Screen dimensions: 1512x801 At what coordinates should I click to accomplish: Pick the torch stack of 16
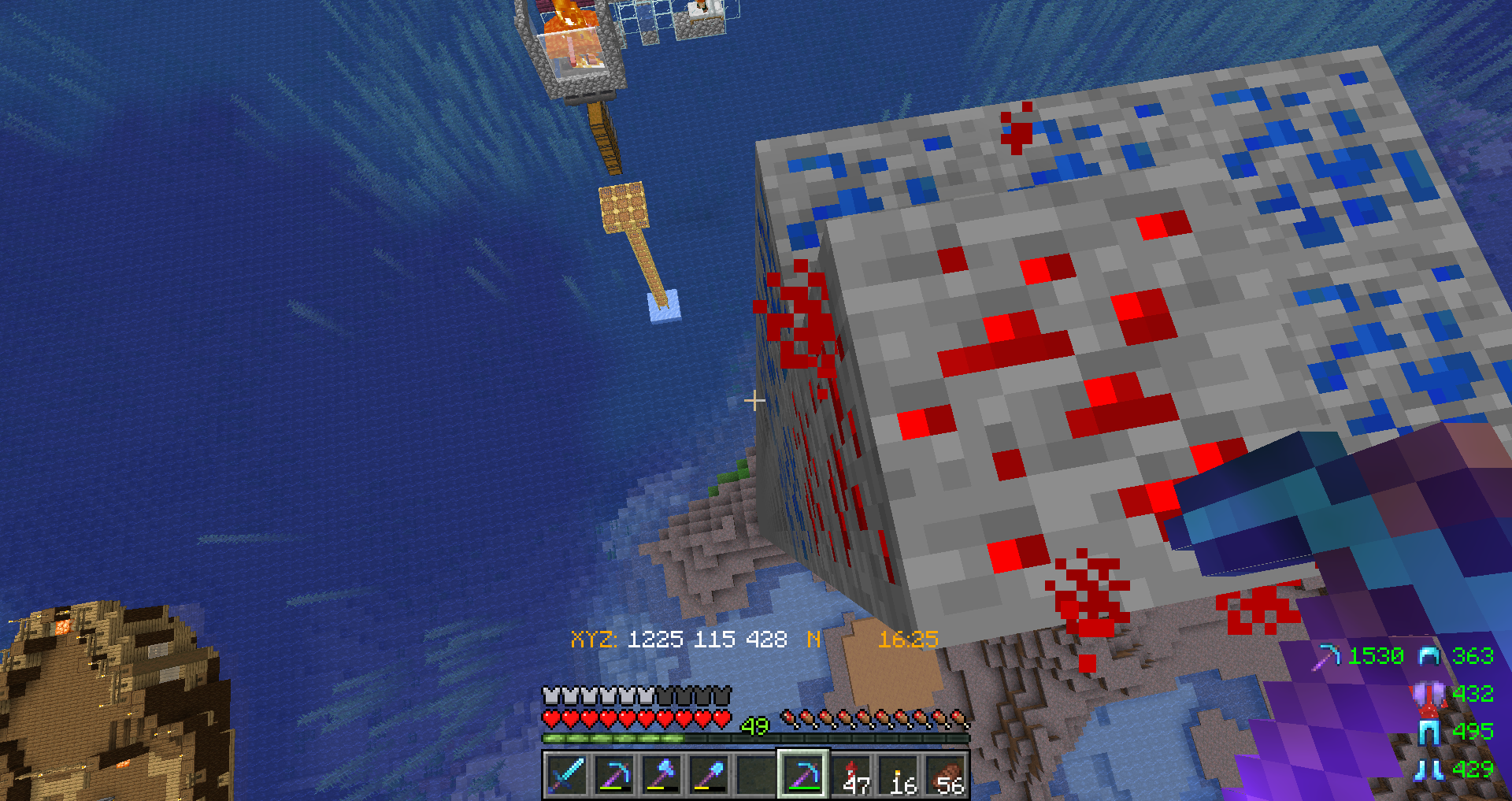[899, 775]
